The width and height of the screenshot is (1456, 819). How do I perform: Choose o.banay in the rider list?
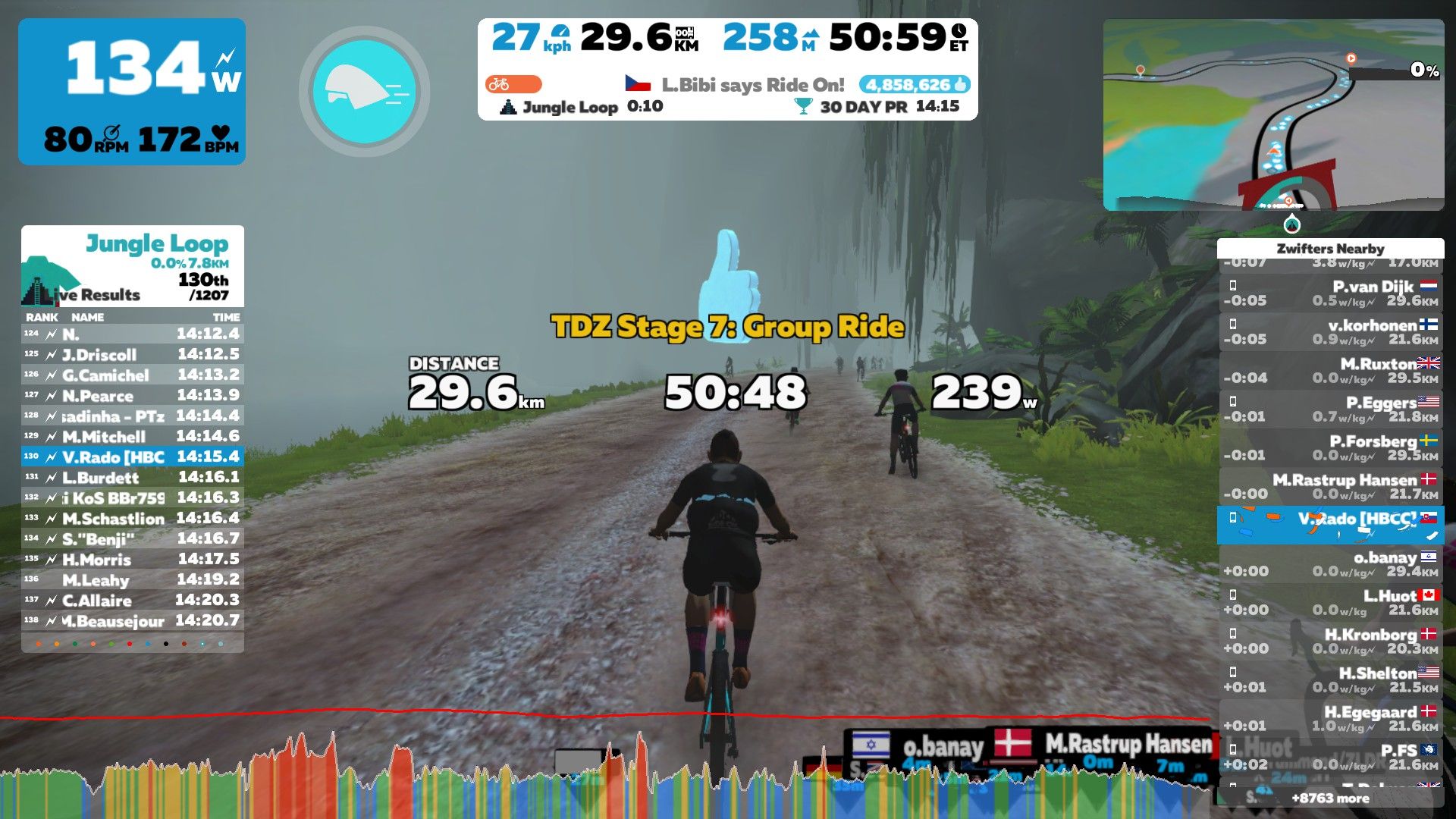click(1330, 563)
